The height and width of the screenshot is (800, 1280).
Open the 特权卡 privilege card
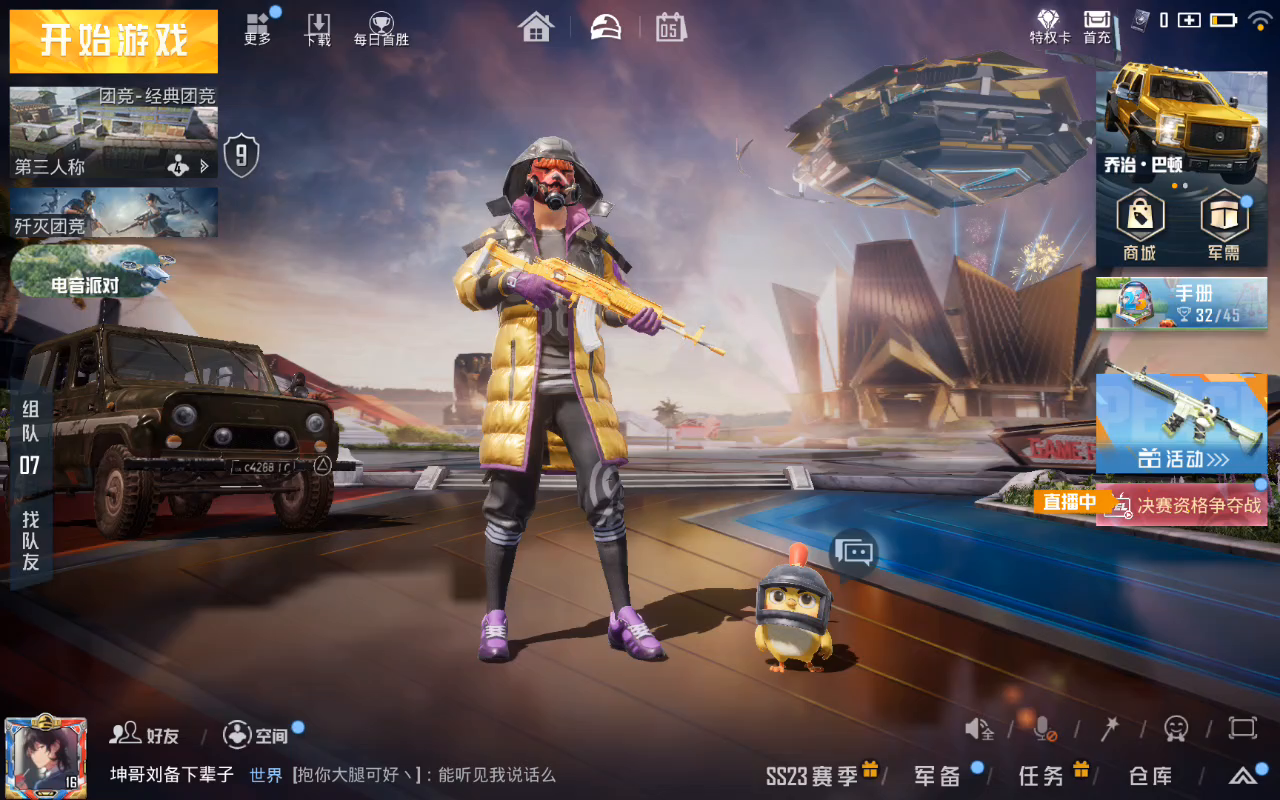tap(1049, 27)
